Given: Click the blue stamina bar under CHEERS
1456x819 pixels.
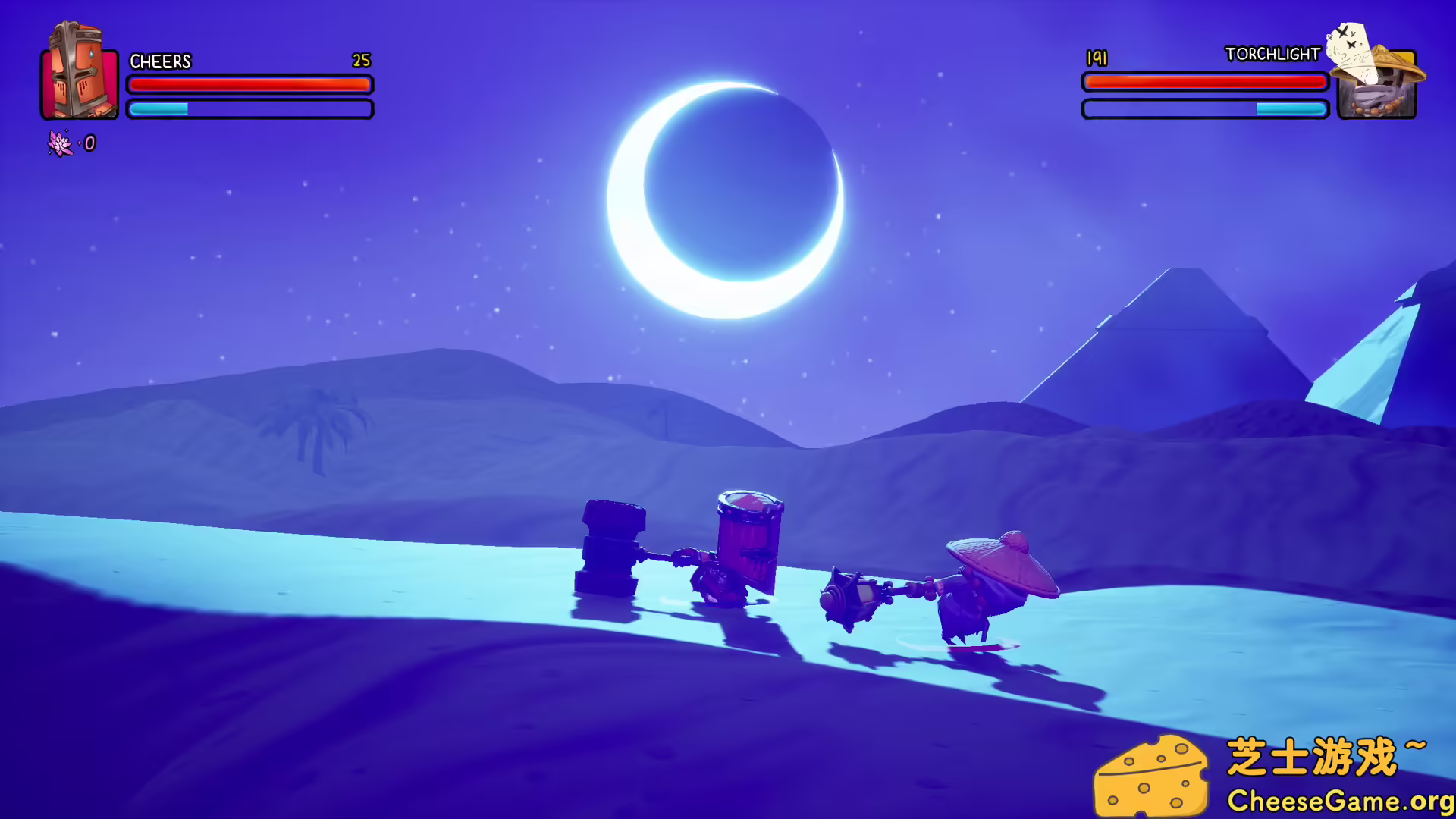Looking at the screenshot, I should pyautogui.click(x=250, y=110).
